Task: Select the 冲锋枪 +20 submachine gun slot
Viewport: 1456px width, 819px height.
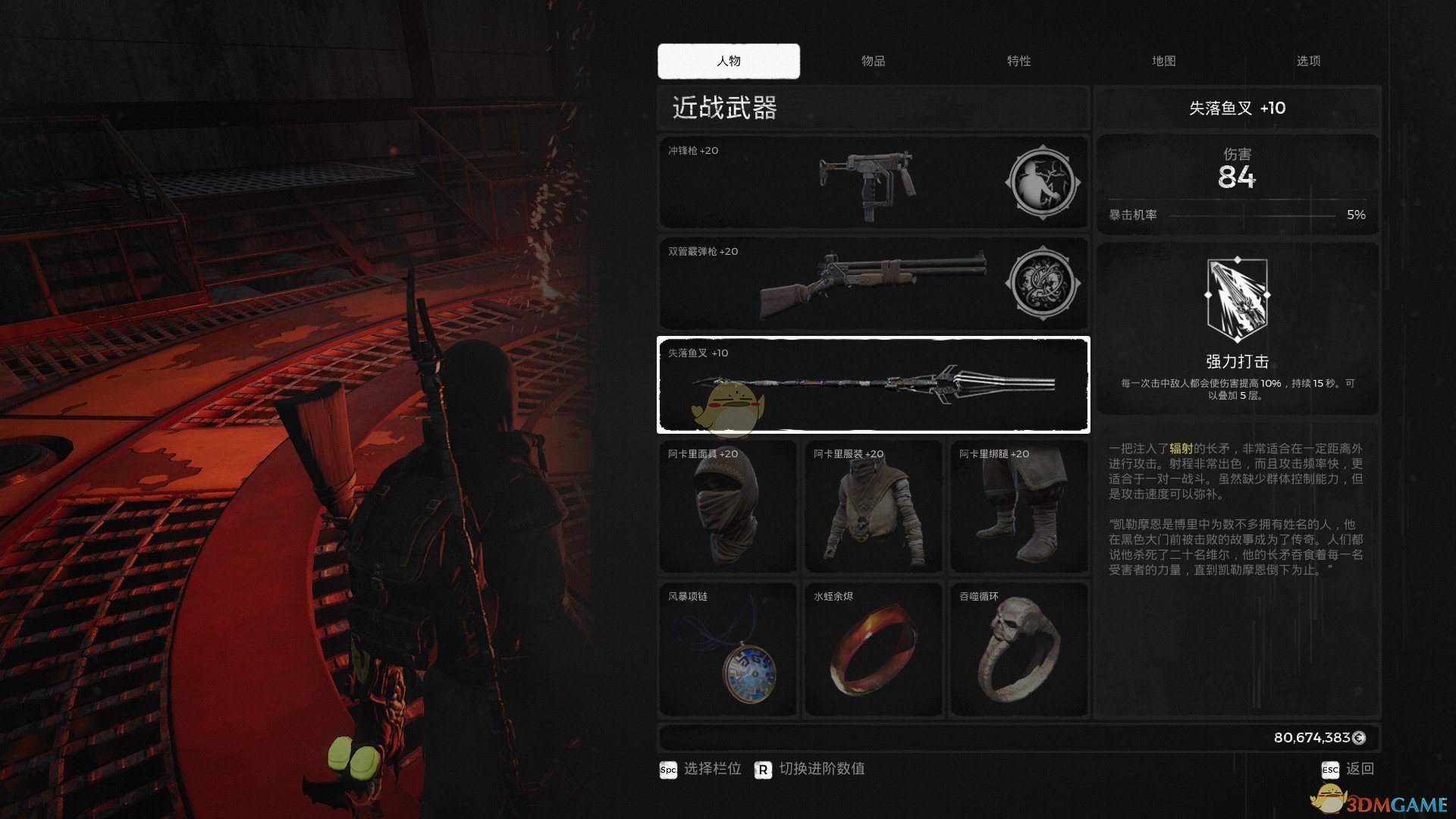Action: coord(827,183)
